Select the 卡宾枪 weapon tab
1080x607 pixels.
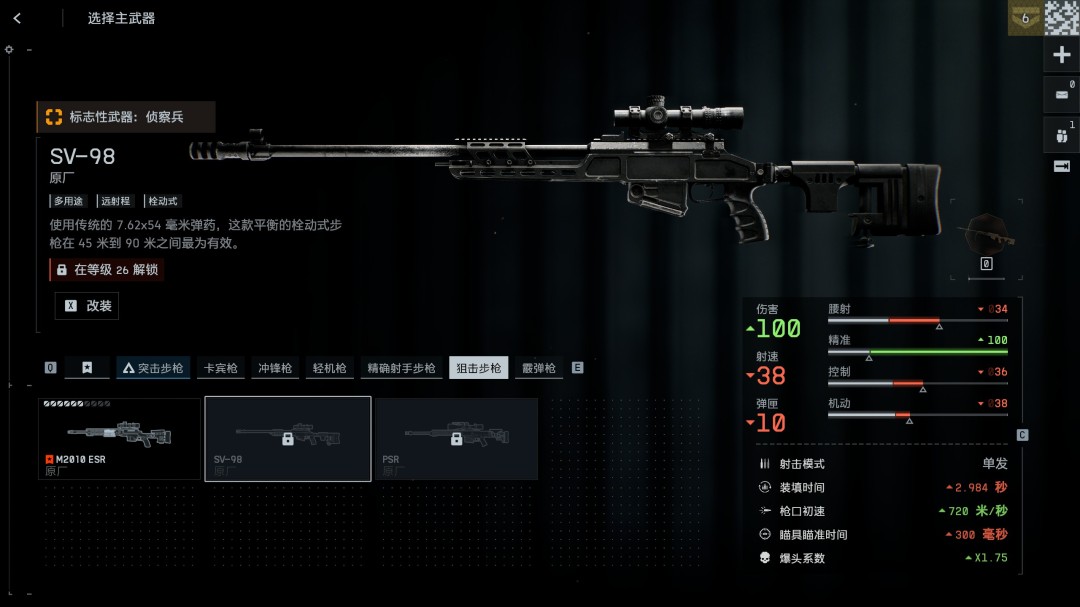[220, 368]
